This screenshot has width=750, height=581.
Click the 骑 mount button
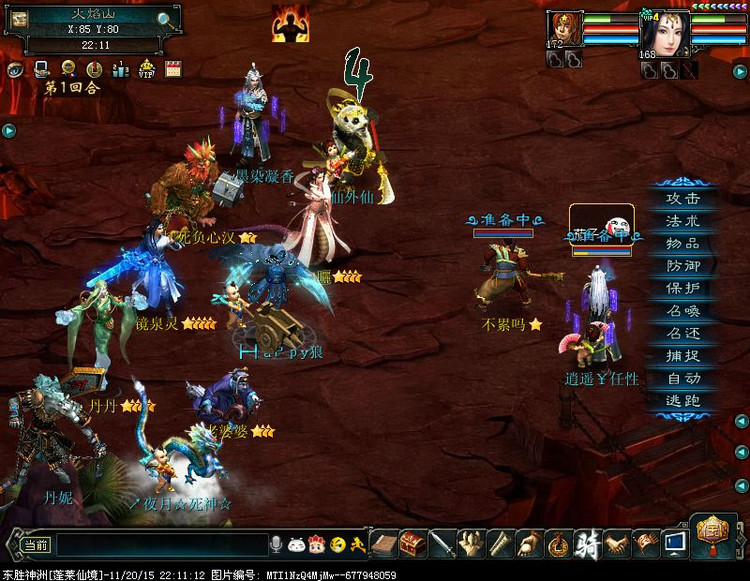click(589, 543)
